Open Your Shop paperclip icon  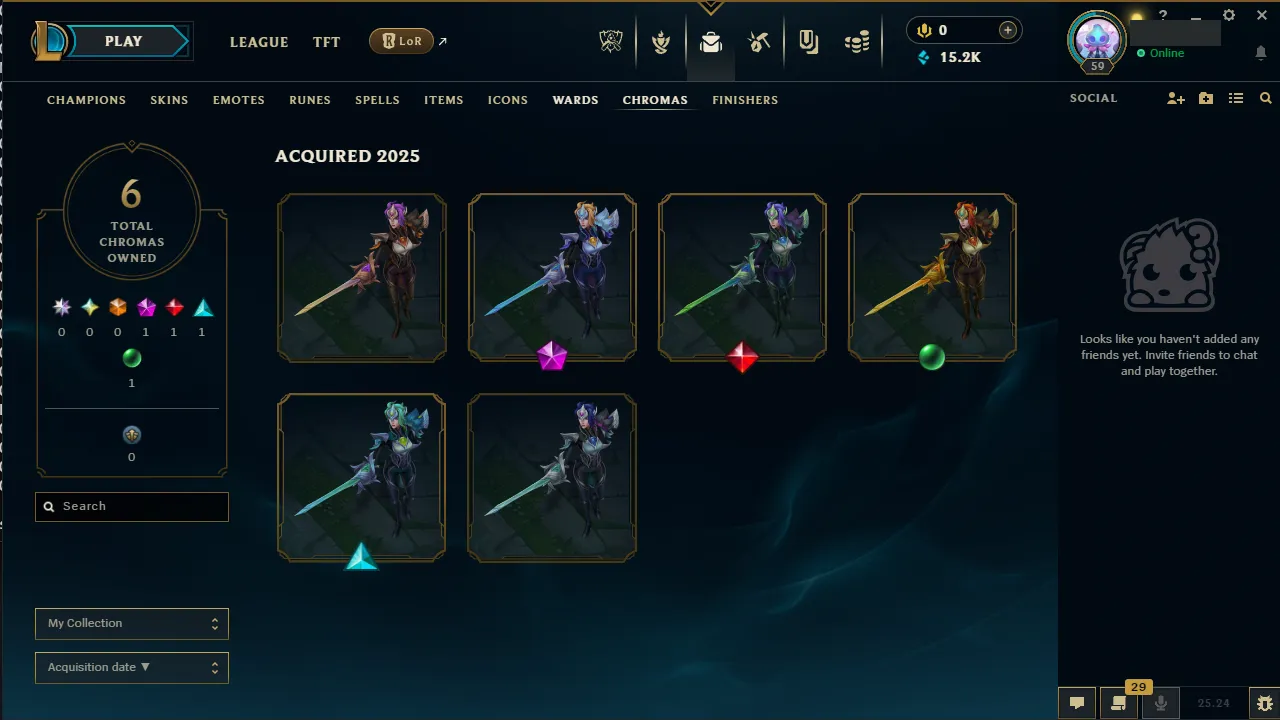coord(808,41)
